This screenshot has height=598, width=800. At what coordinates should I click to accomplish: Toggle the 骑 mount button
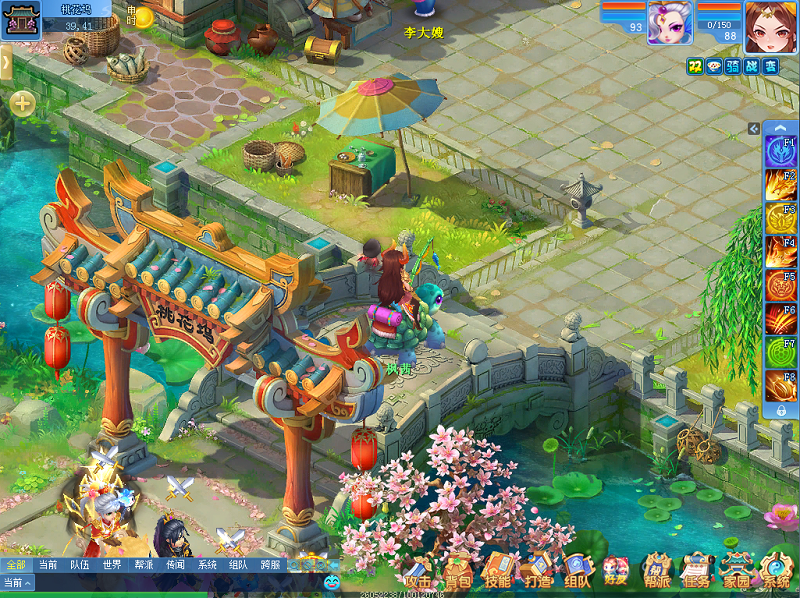(733, 66)
